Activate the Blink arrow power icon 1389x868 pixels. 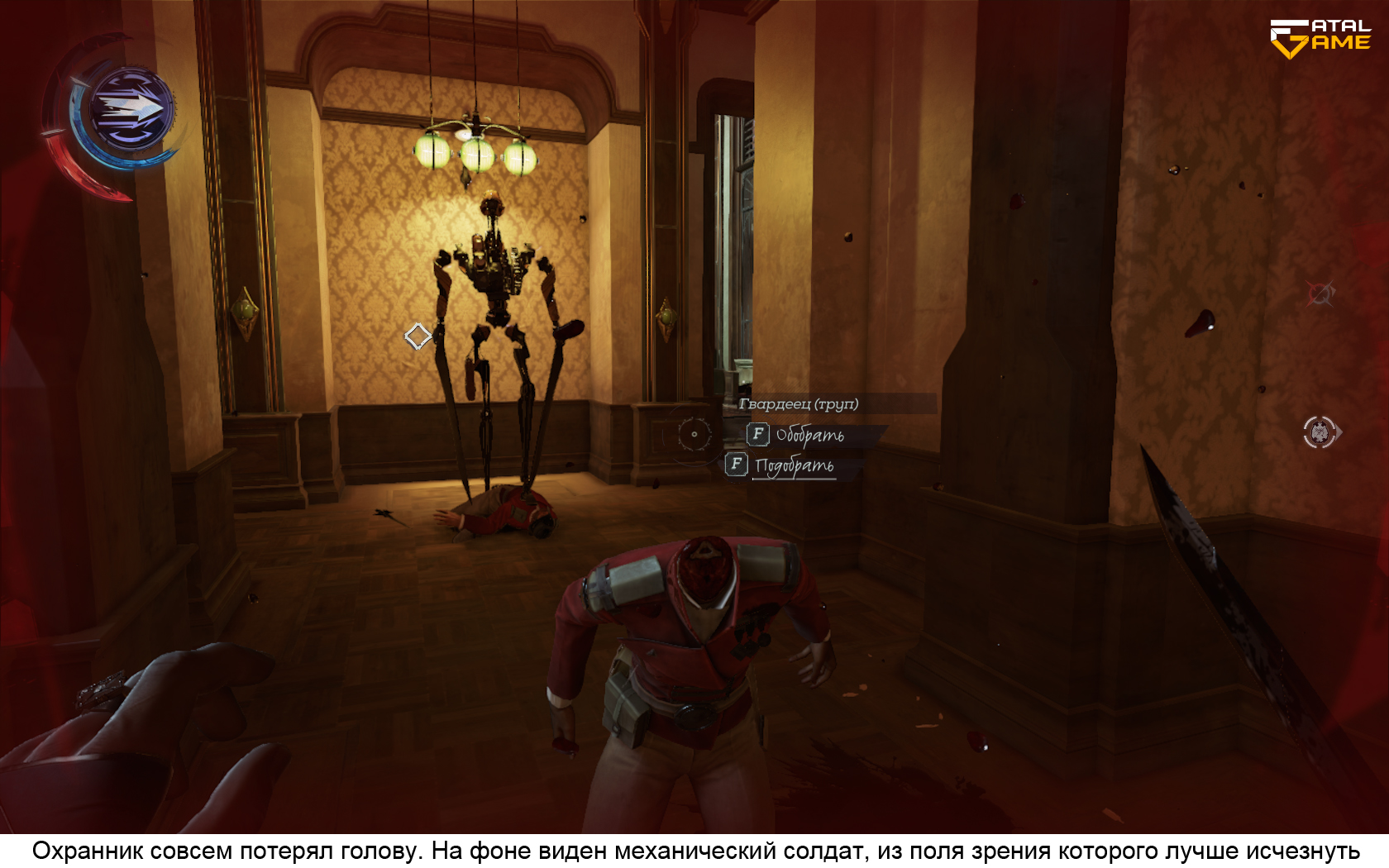(131, 108)
